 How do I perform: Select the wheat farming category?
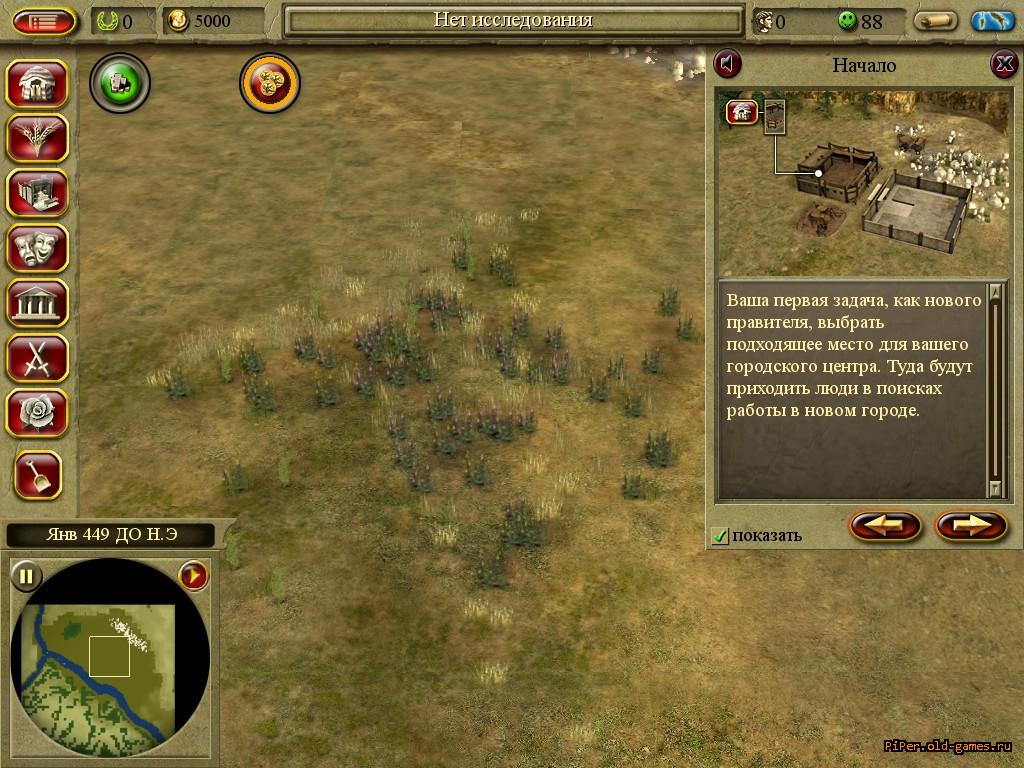tap(38, 138)
